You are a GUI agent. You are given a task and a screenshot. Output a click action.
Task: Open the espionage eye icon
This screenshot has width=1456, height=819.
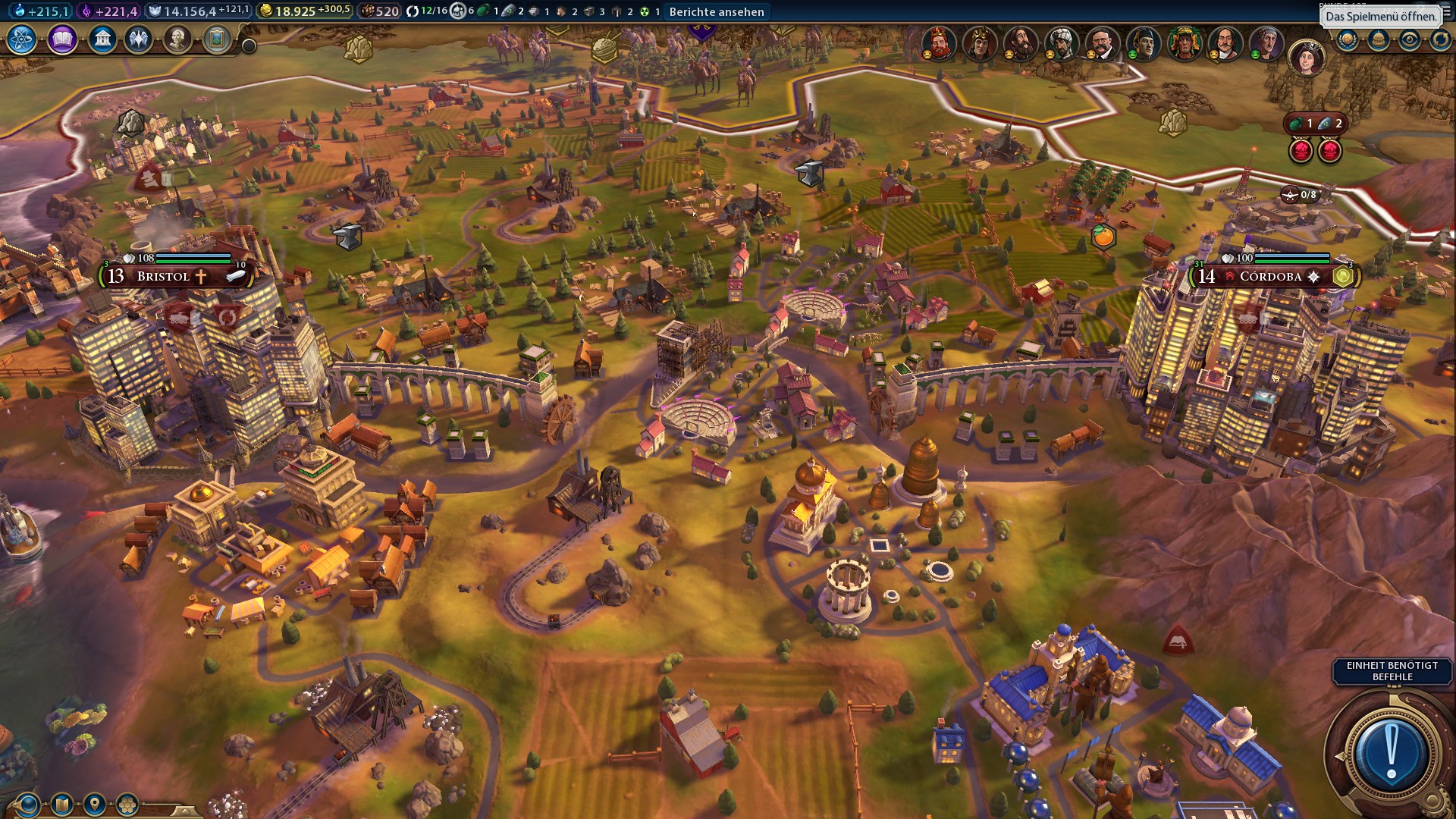pyautogui.click(x=1410, y=39)
